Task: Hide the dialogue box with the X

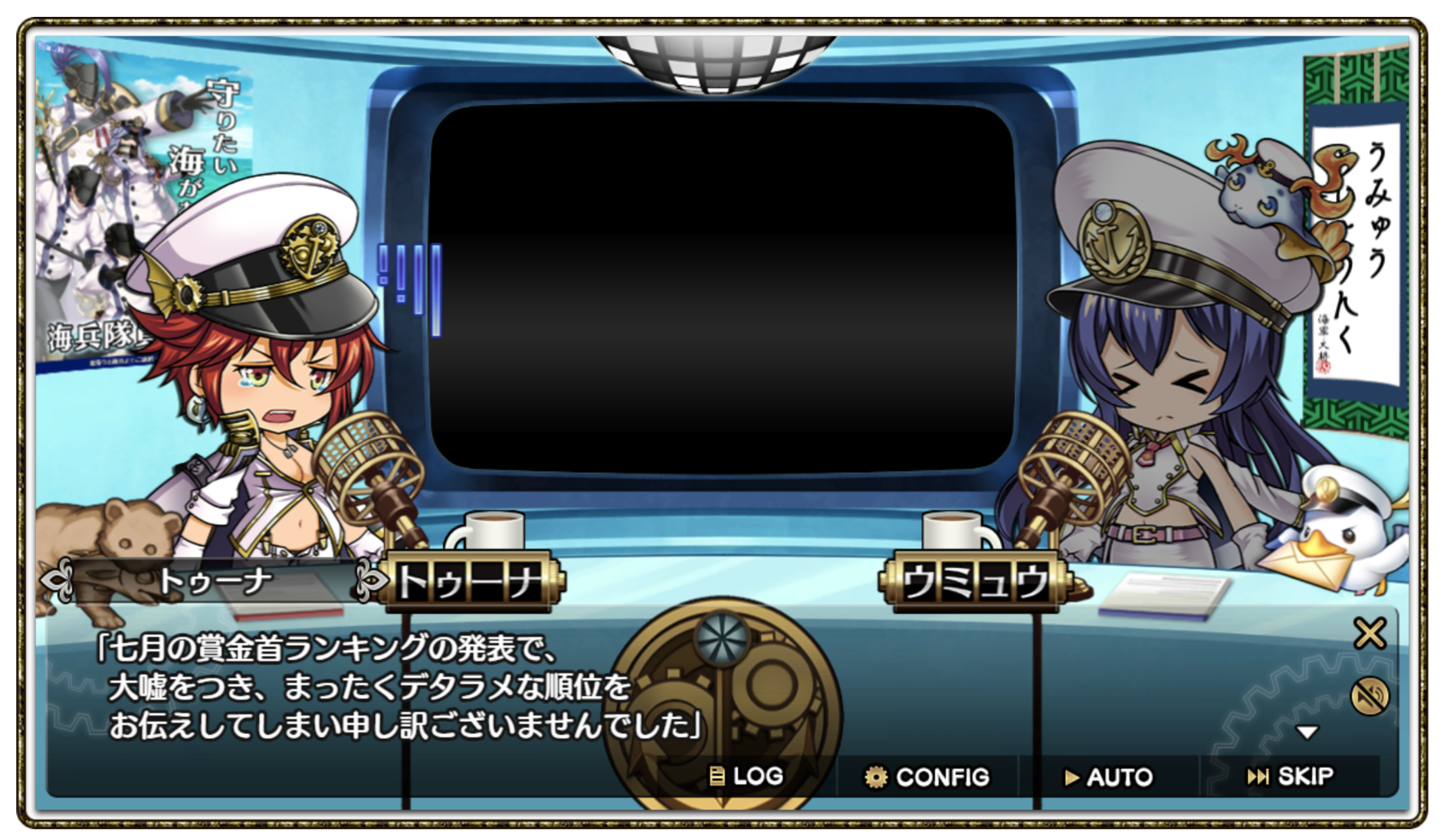Action: coord(1370,634)
